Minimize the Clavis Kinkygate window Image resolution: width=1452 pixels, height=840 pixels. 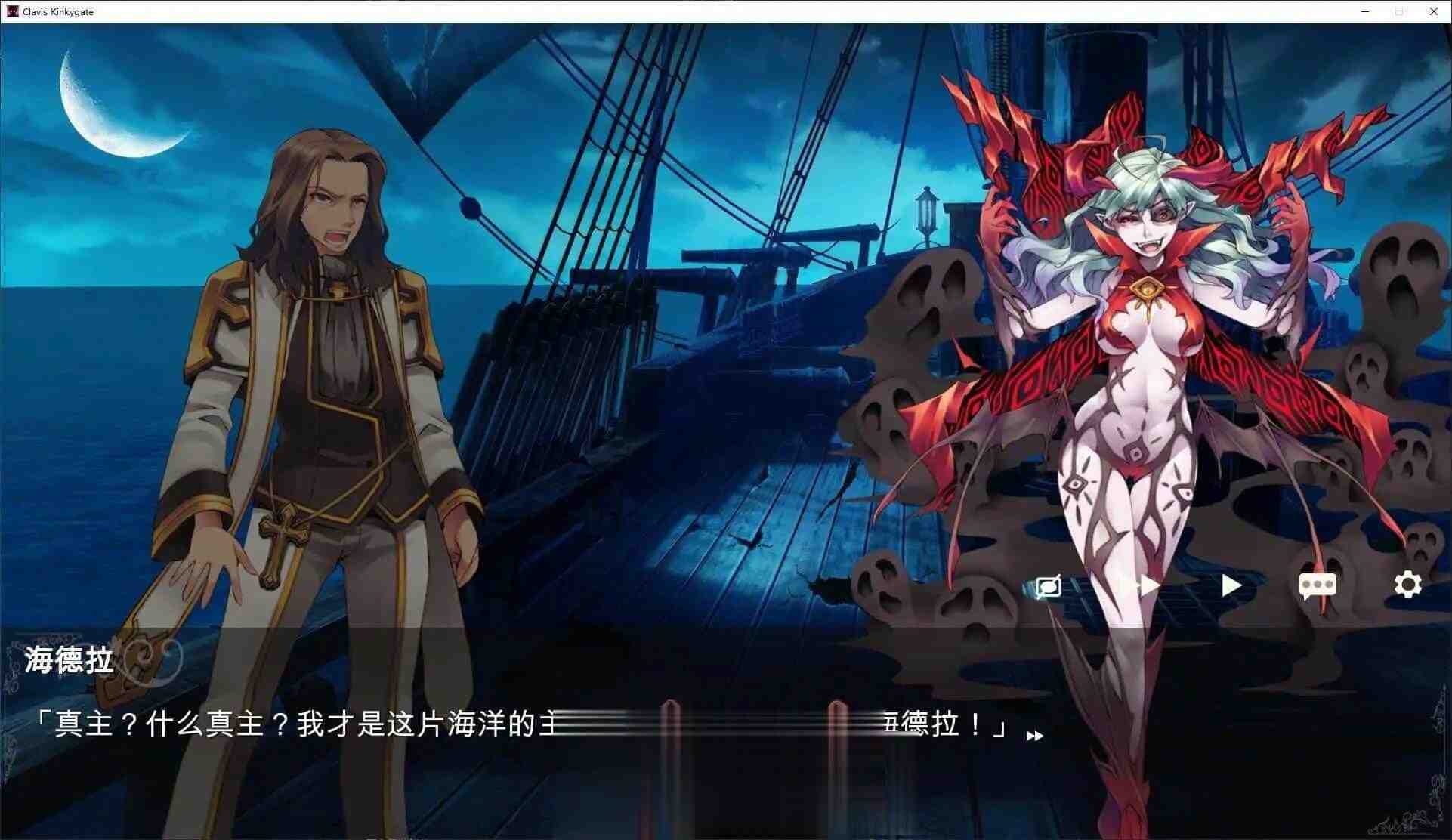[x=1364, y=11]
